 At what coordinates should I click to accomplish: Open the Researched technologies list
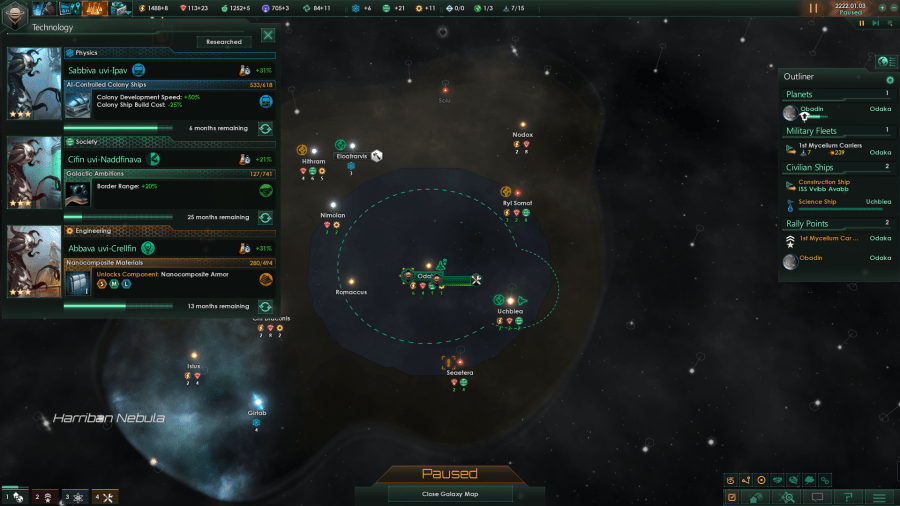pos(224,42)
